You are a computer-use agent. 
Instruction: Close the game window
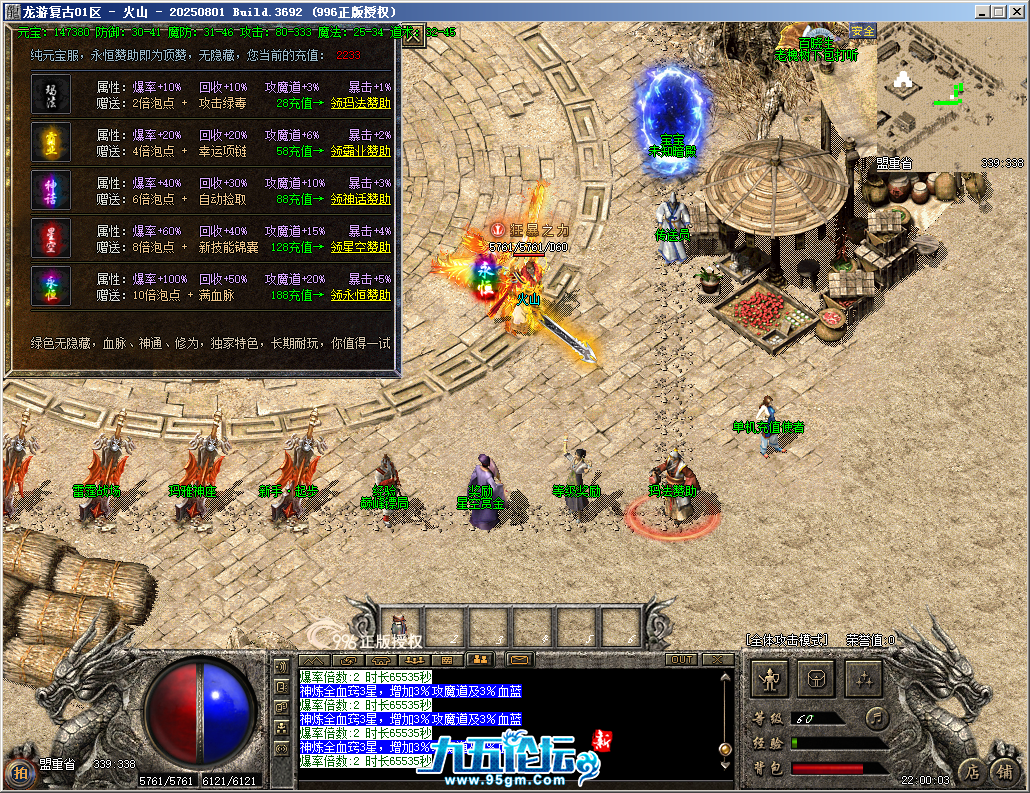1016,12
